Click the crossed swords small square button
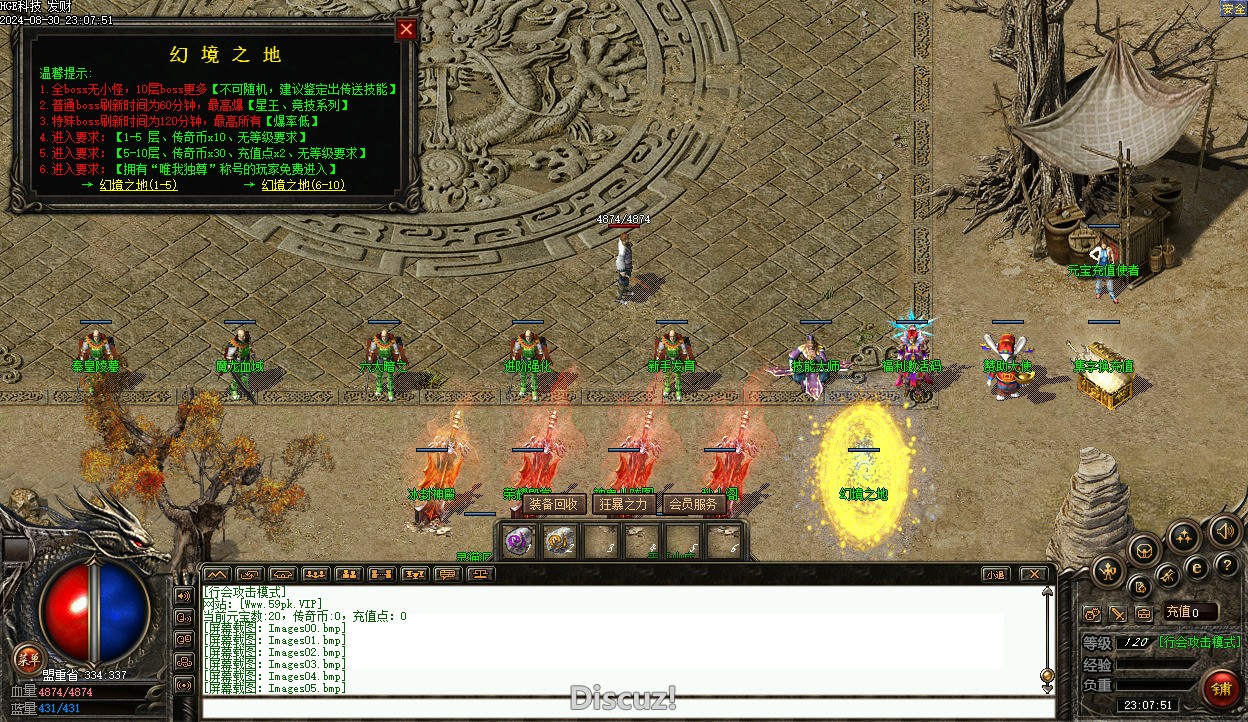 coord(1117,613)
